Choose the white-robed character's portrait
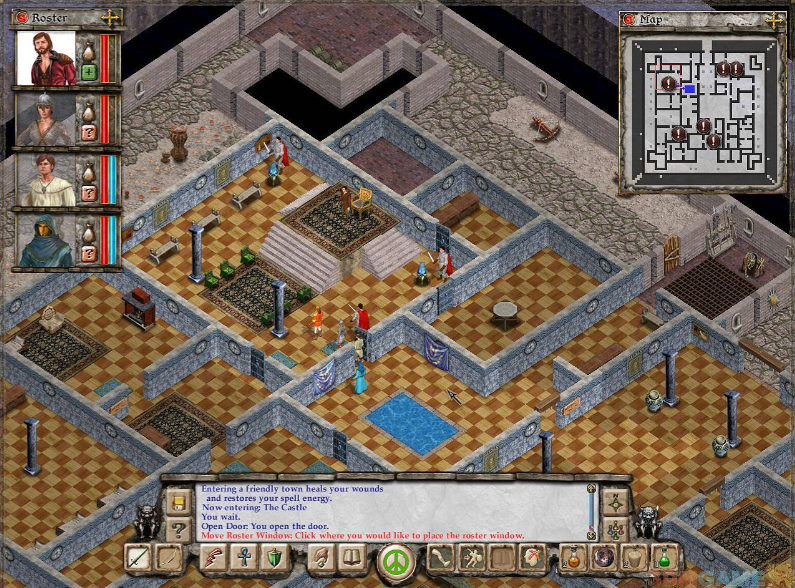Viewport: 795px width, 588px height. 45,180
